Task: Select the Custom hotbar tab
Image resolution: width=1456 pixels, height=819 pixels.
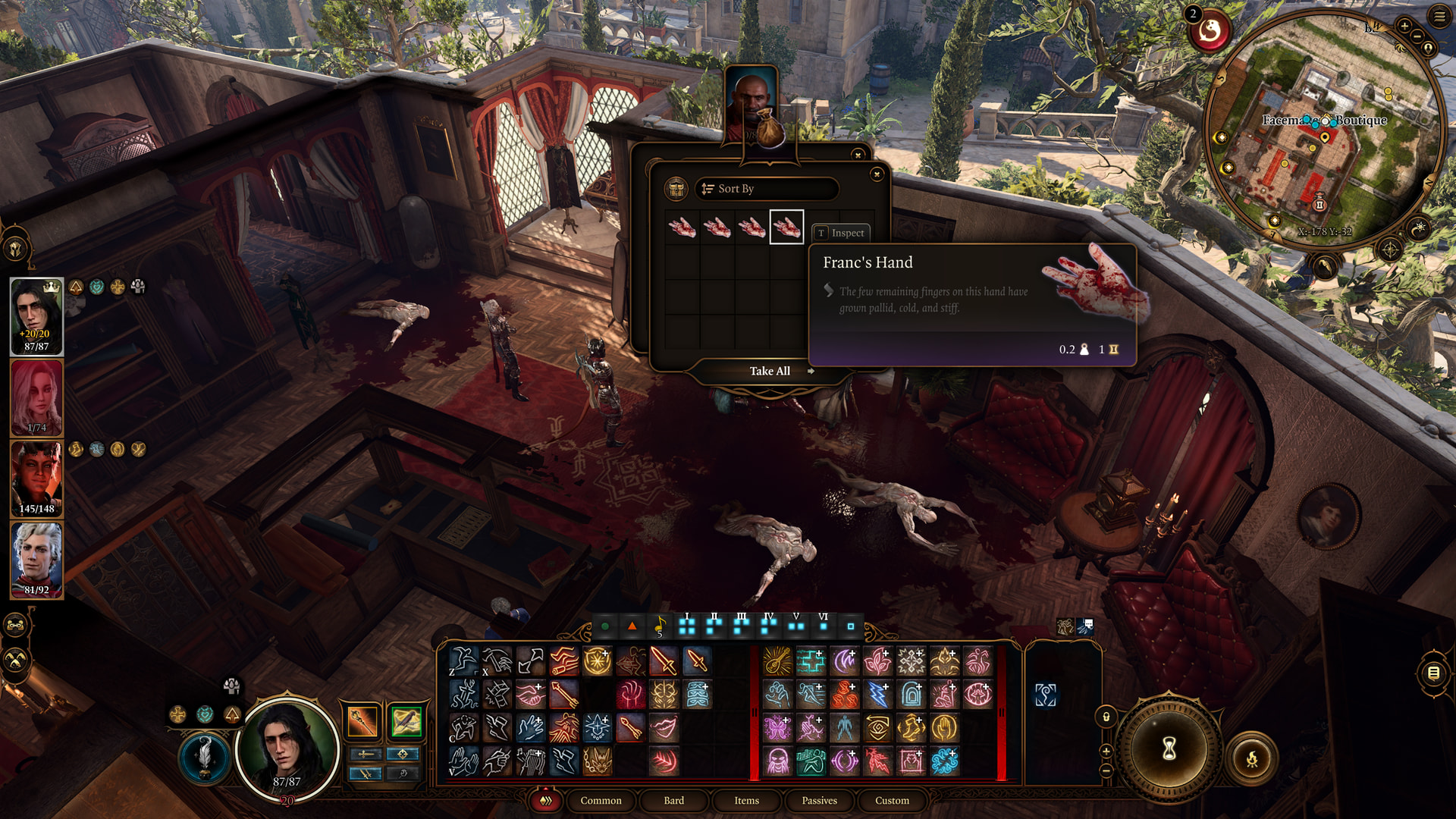Action: (x=892, y=800)
